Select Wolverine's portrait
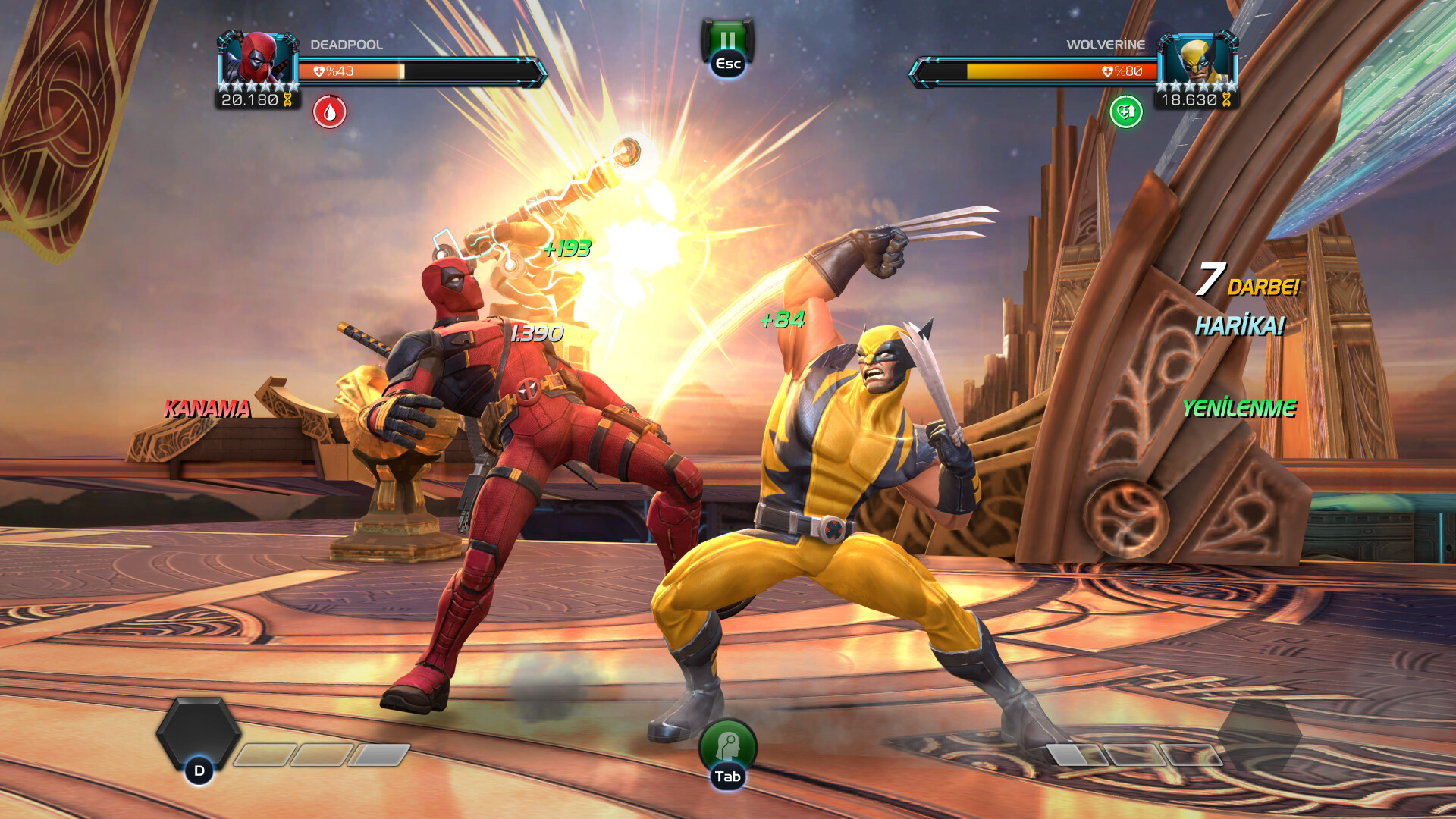 (x=1197, y=58)
